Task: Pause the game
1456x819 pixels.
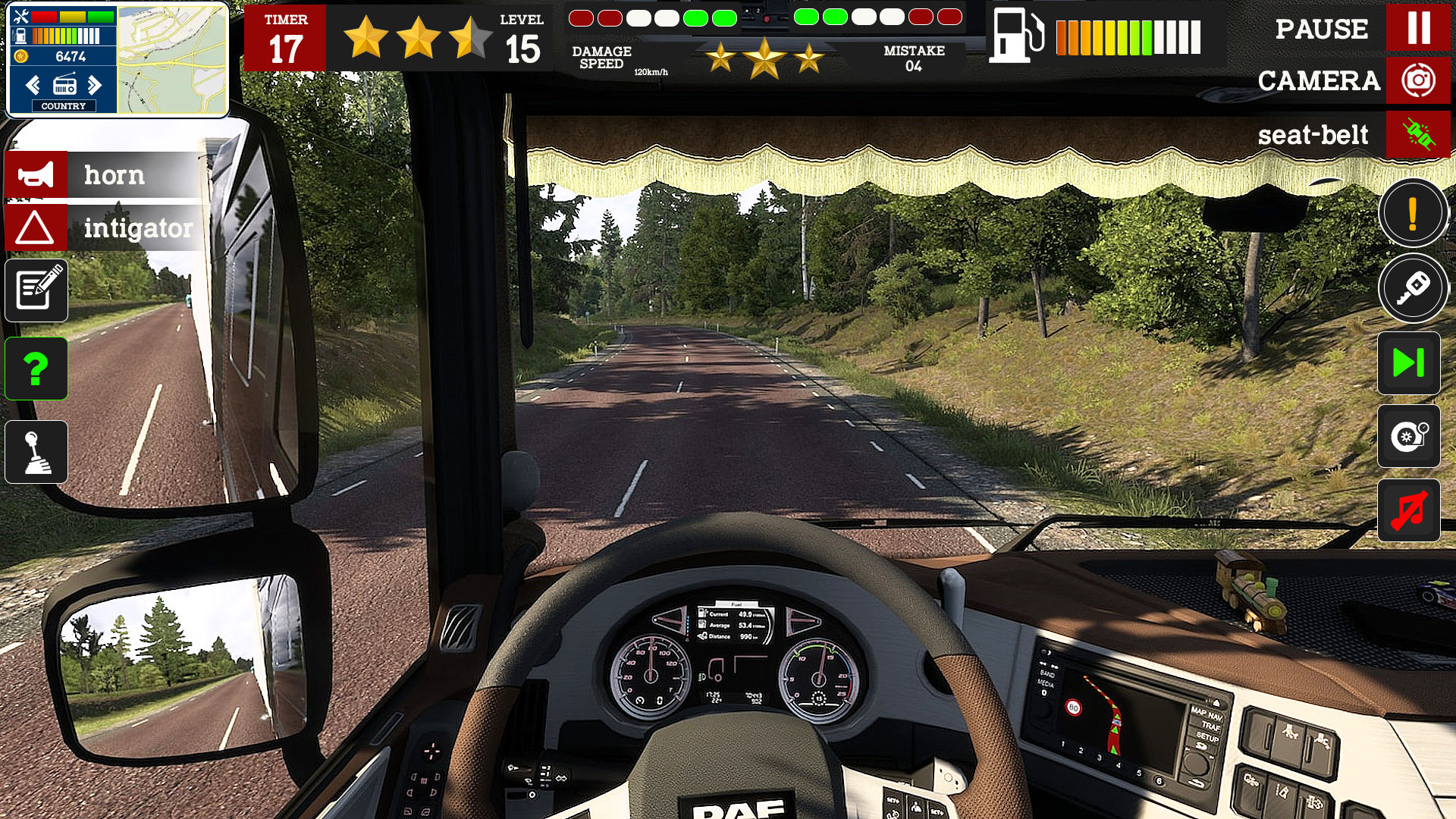Action: (x=1417, y=29)
